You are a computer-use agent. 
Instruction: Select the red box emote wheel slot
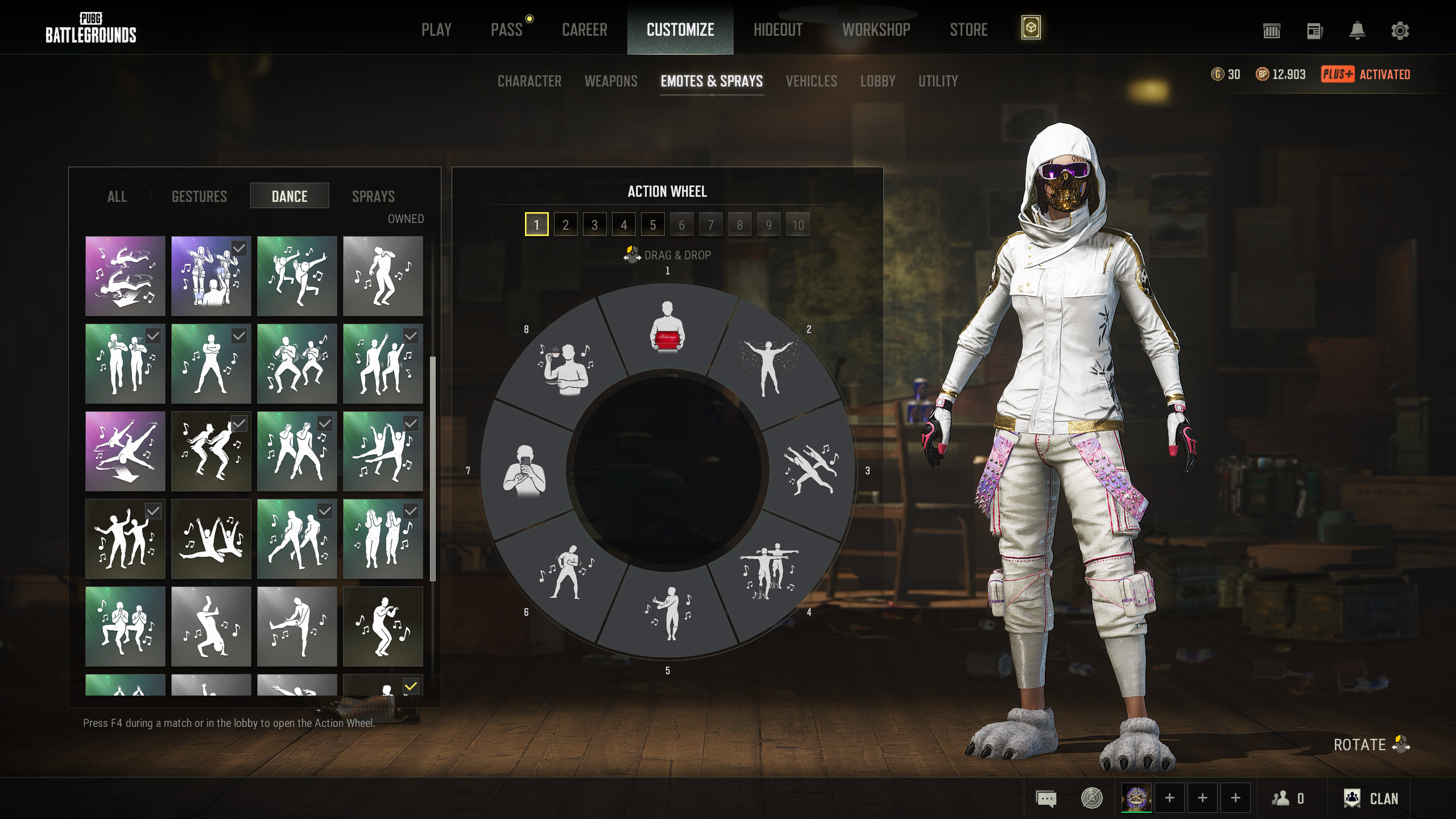point(667,328)
